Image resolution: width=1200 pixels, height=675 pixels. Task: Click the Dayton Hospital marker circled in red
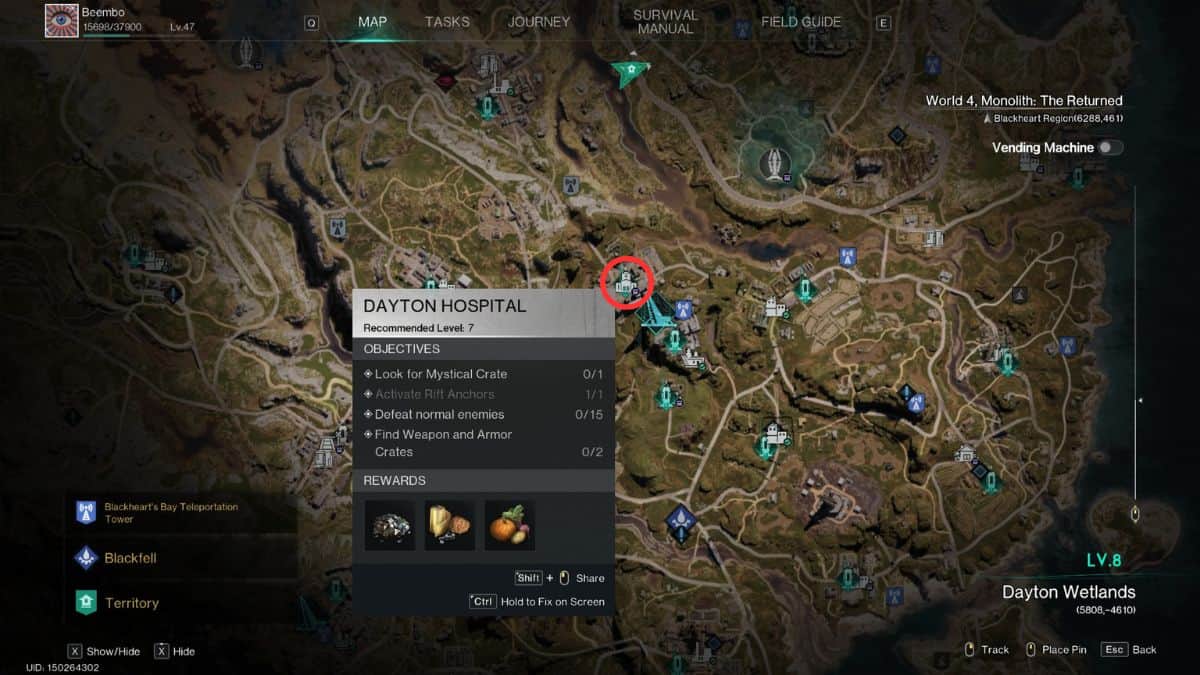click(x=627, y=283)
